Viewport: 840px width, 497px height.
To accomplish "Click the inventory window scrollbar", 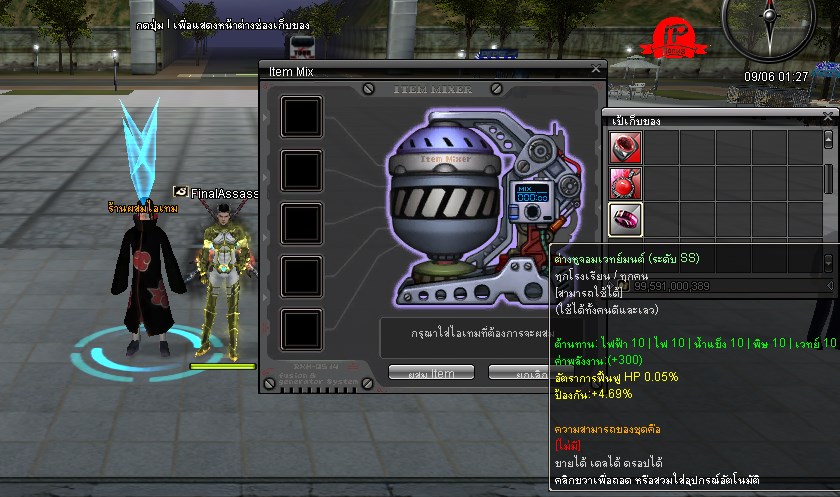I will pyautogui.click(x=828, y=180).
